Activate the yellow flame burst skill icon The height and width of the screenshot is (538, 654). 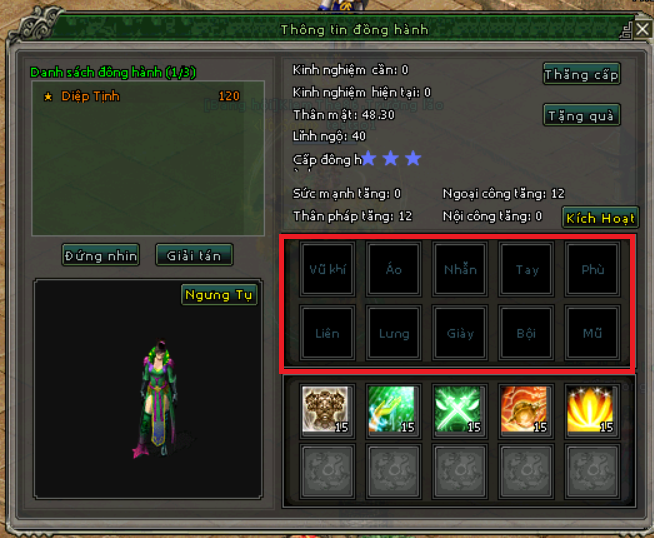click(x=591, y=410)
